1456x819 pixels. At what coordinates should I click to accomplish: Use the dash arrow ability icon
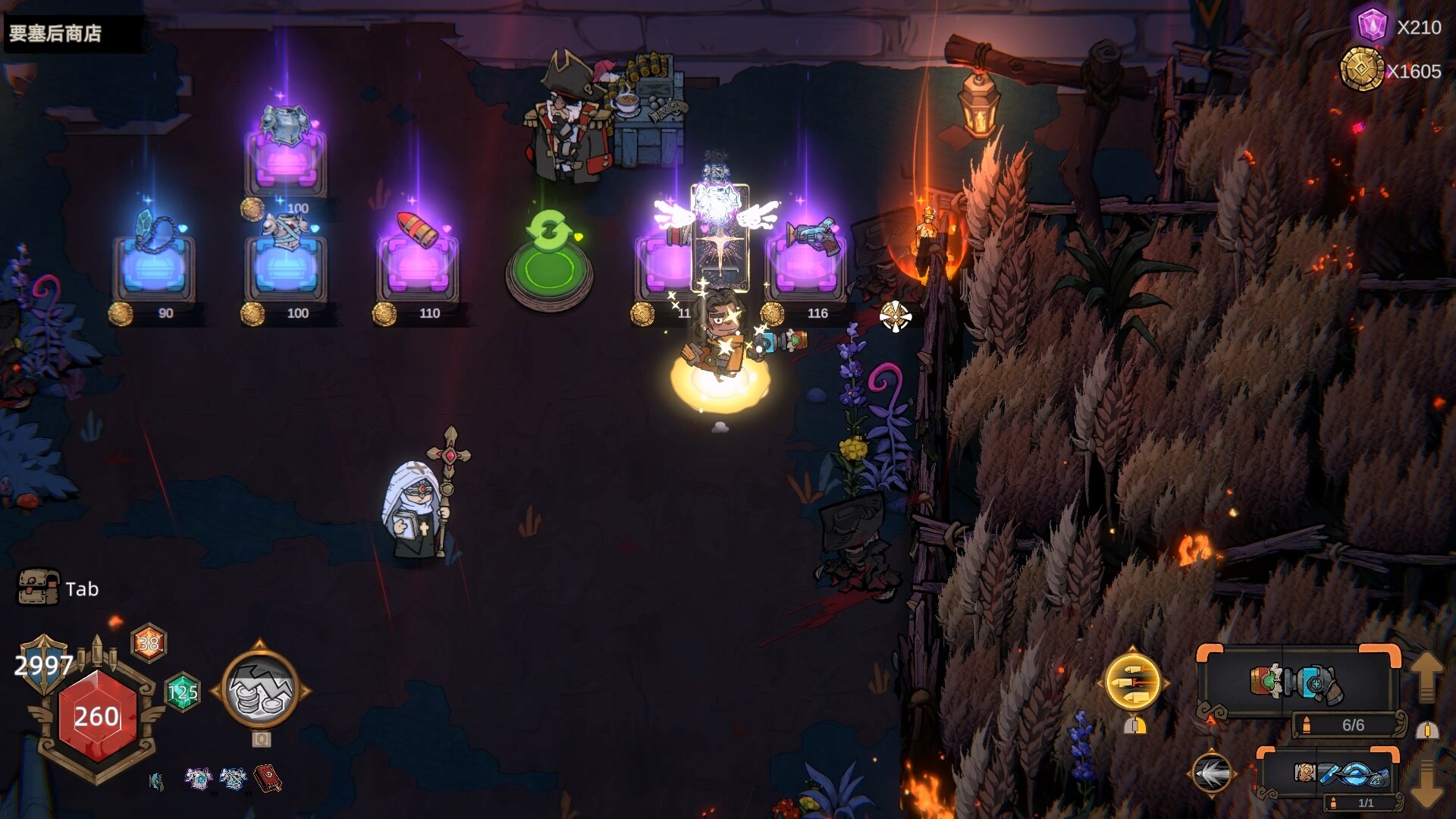pos(1211,773)
